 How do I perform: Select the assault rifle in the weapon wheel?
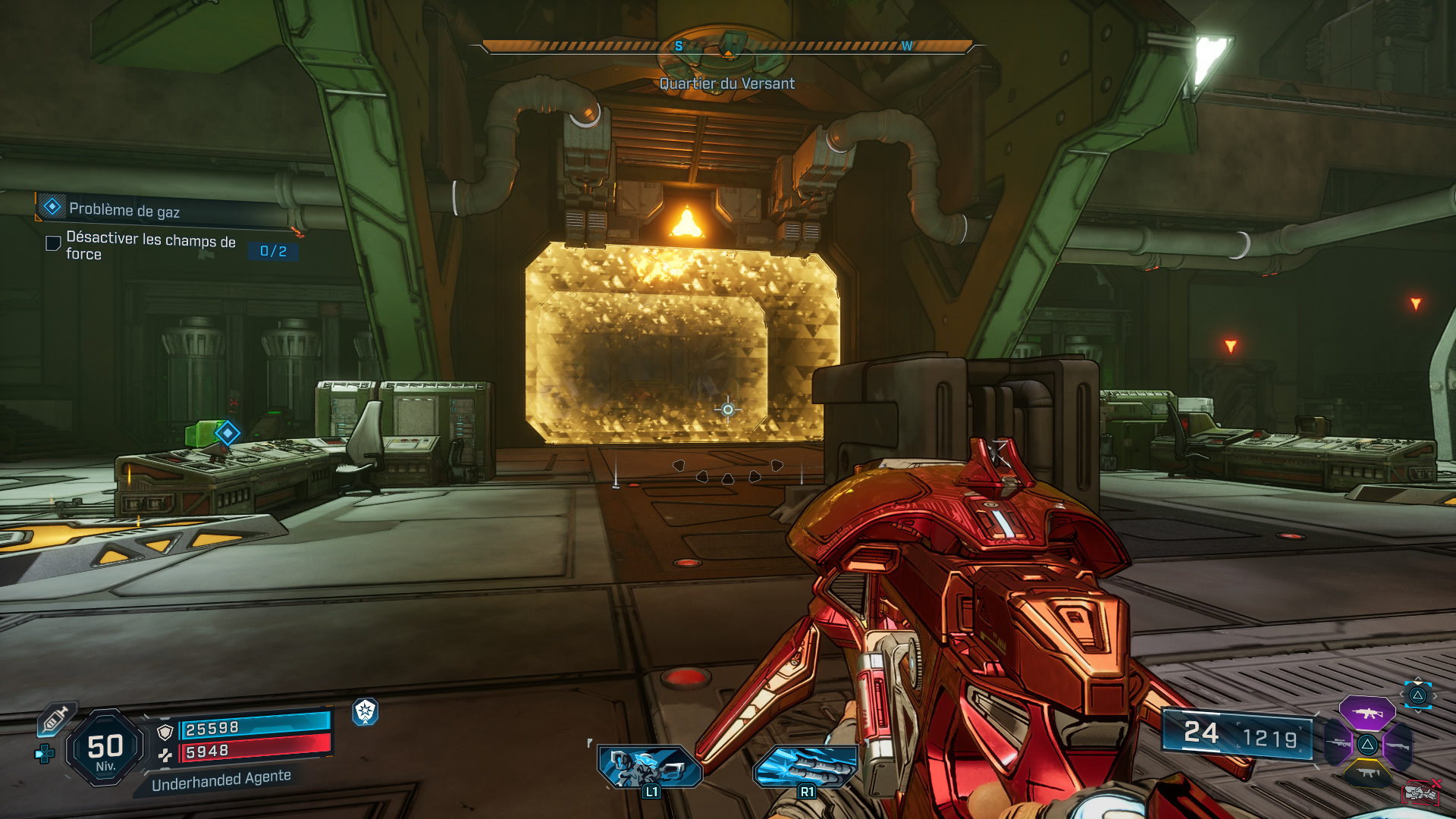[1367, 713]
